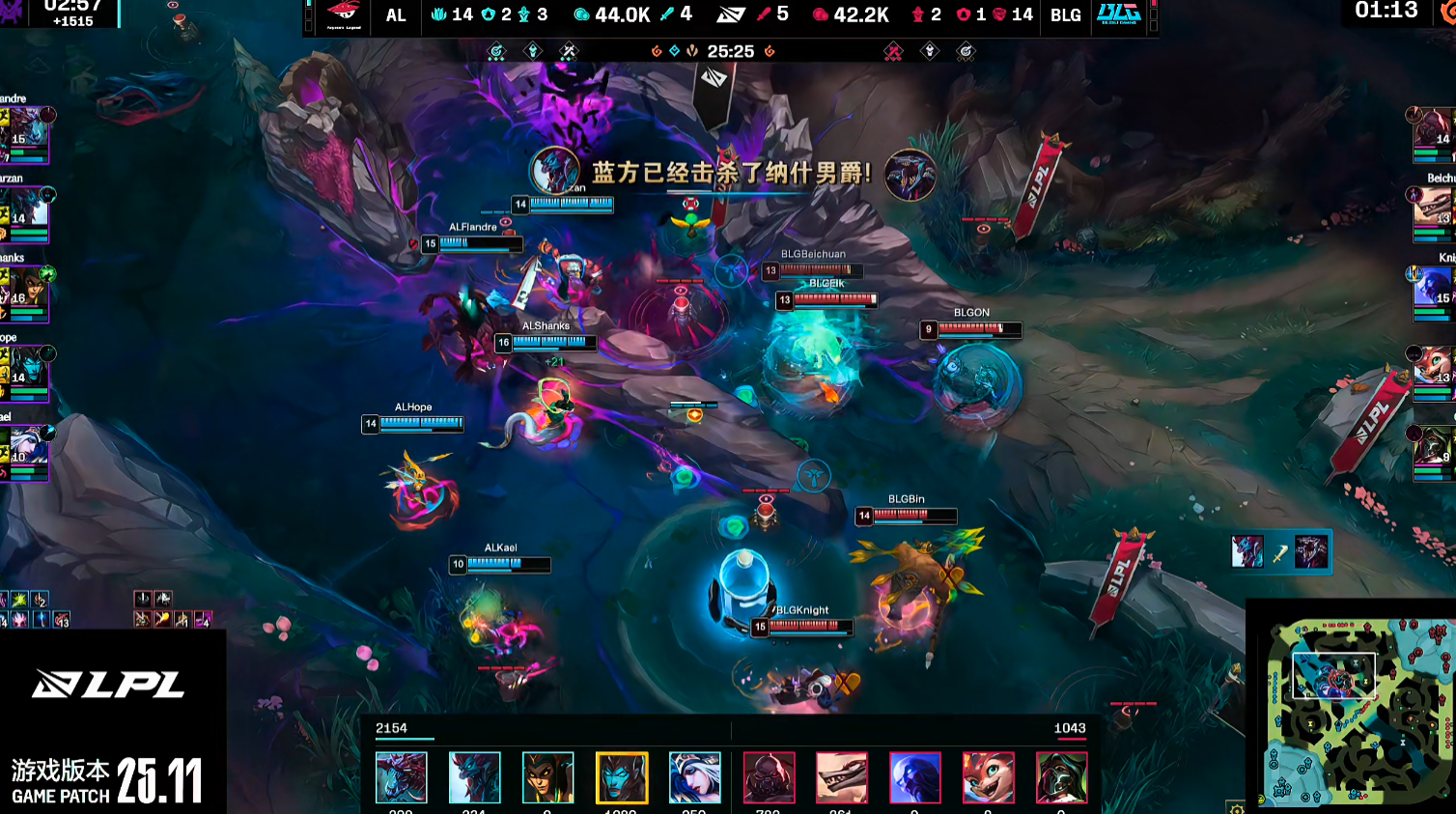Click the BLG team logo on scoreboard
This screenshot has width=1456, height=814.
pos(1119,14)
